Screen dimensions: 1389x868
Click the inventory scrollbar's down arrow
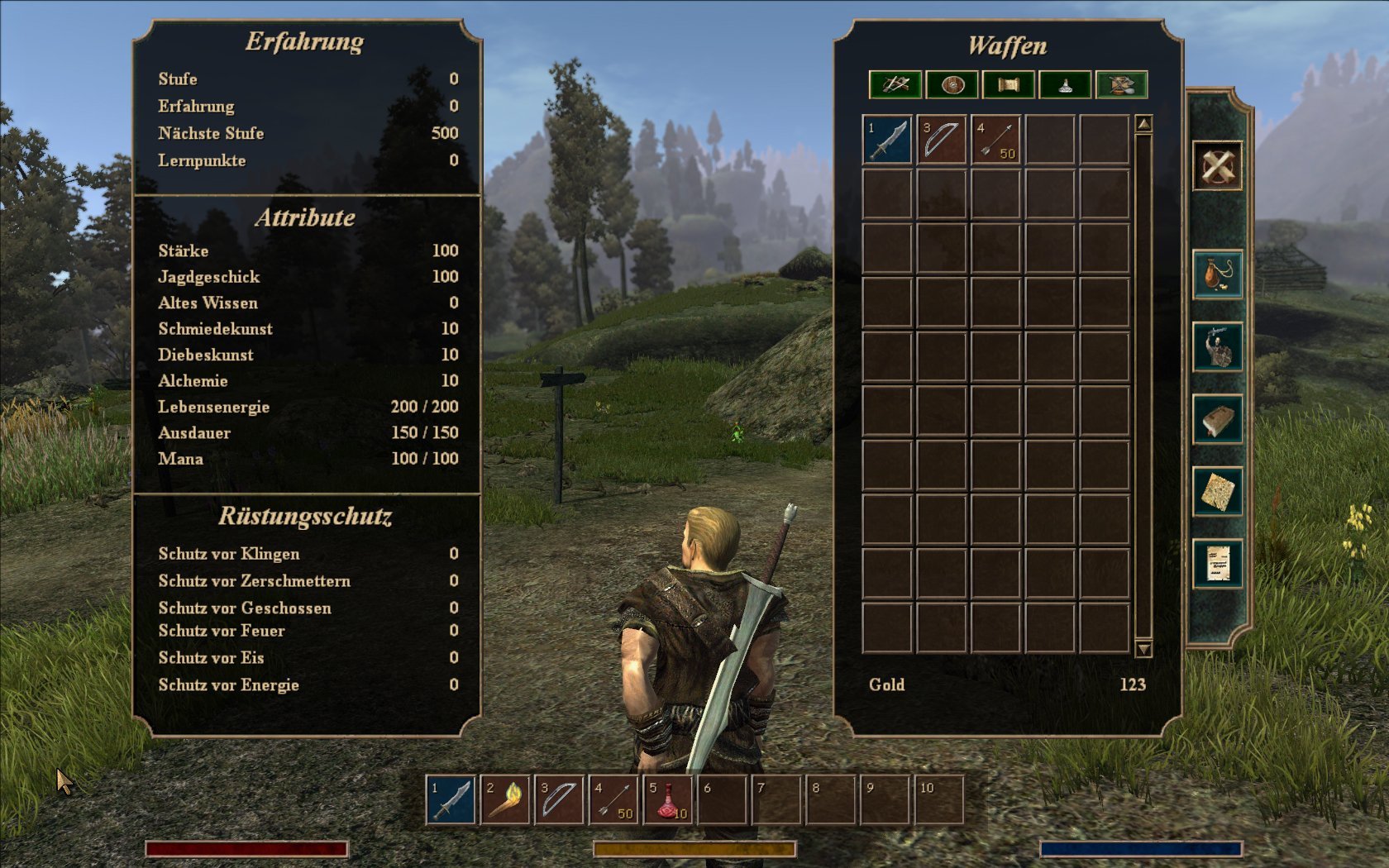[x=1143, y=649]
